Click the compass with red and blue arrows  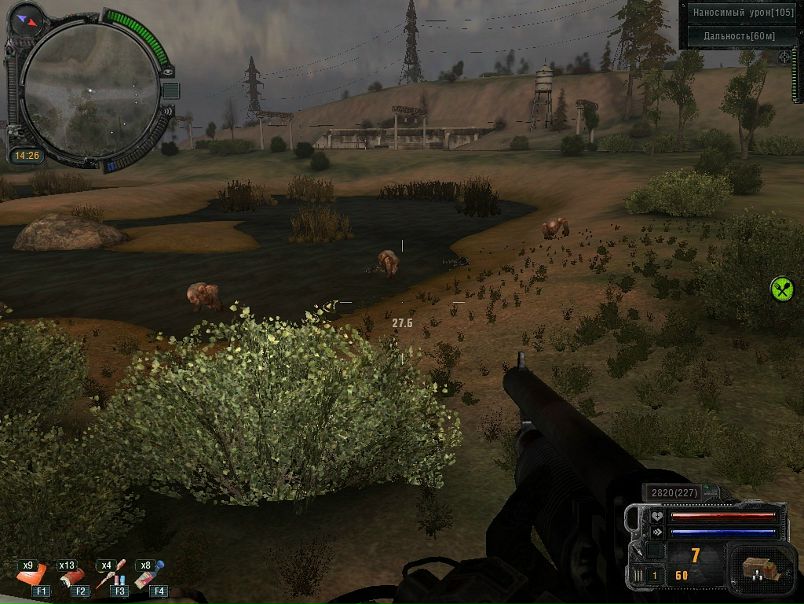[x=27, y=16]
